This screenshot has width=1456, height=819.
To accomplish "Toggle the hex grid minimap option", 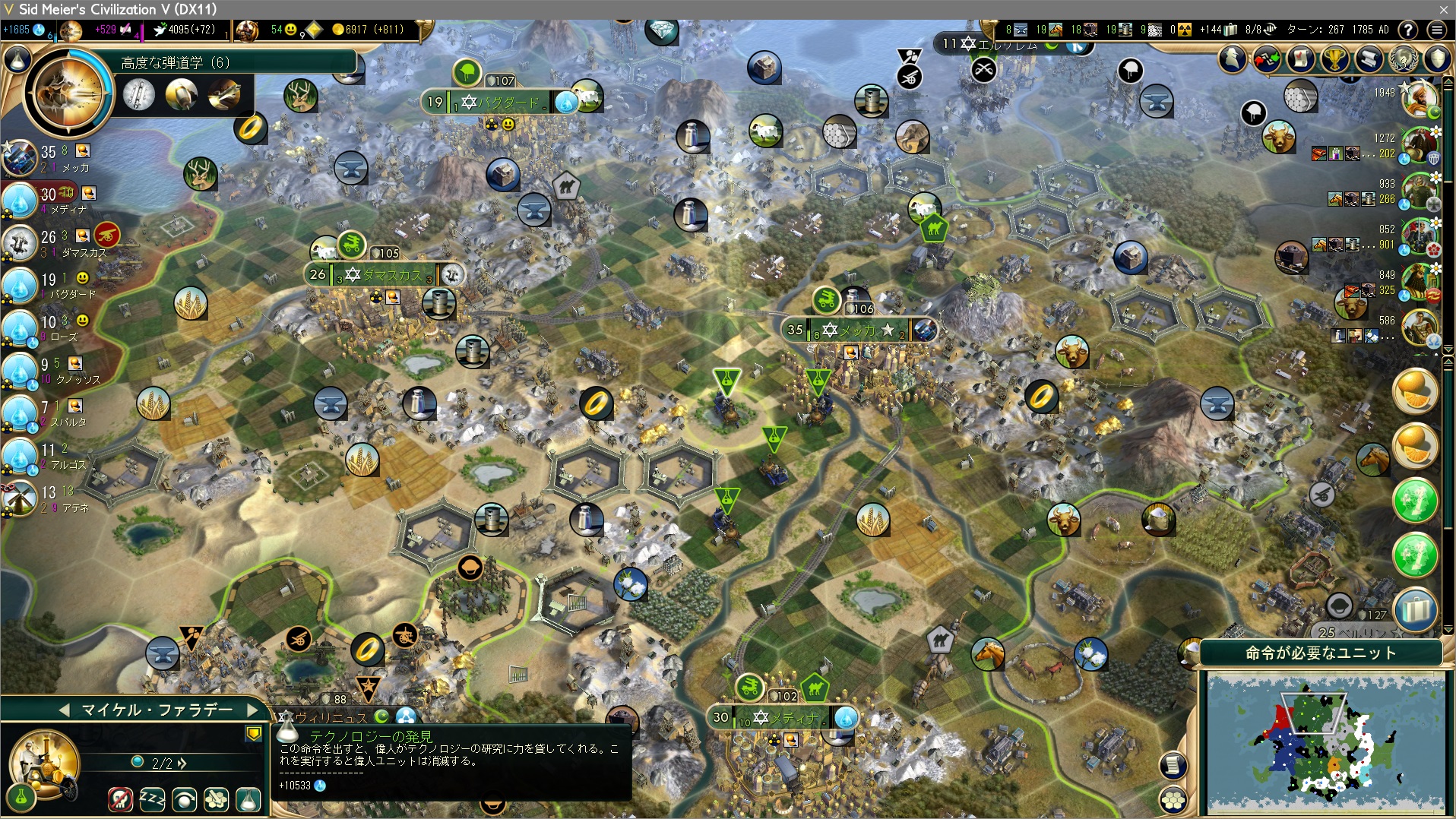I will click(x=1173, y=799).
